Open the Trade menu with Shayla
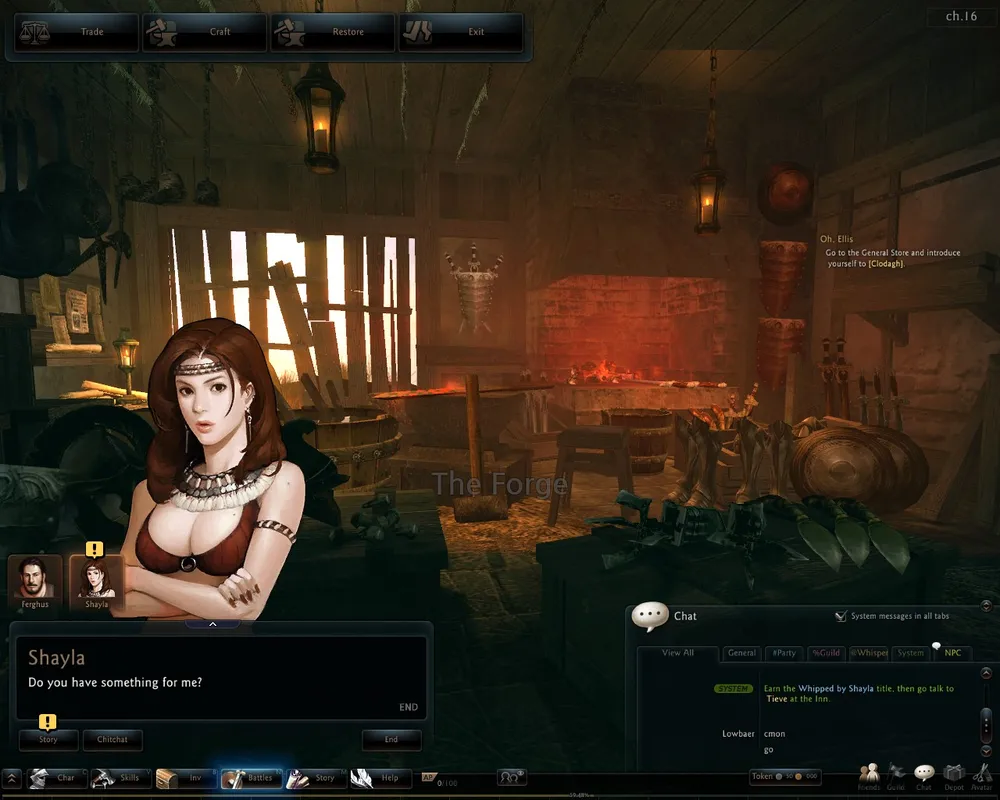The width and height of the screenshot is (1000, 800). point(75,32)
